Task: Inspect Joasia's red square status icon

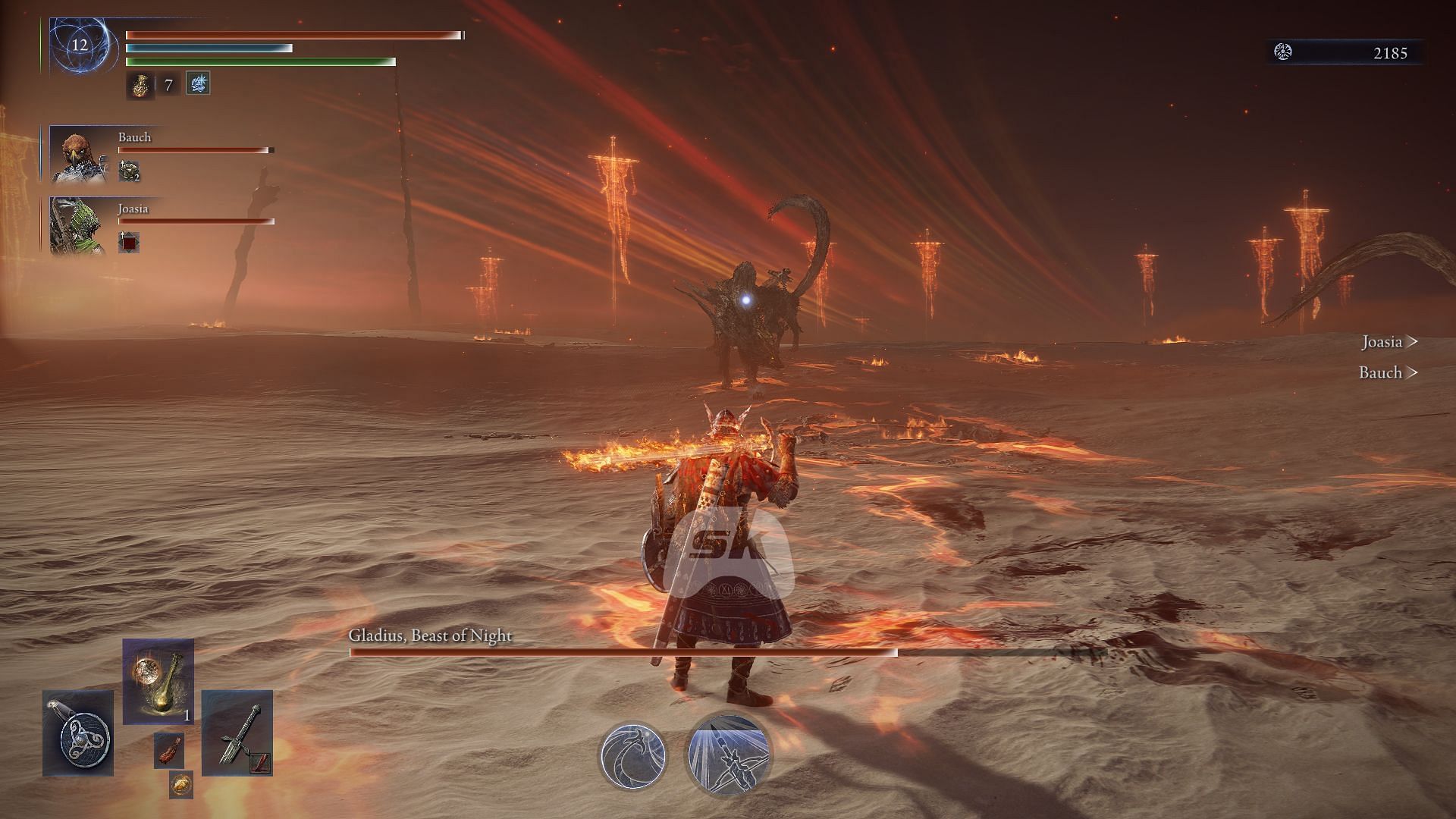Action: 128,243
